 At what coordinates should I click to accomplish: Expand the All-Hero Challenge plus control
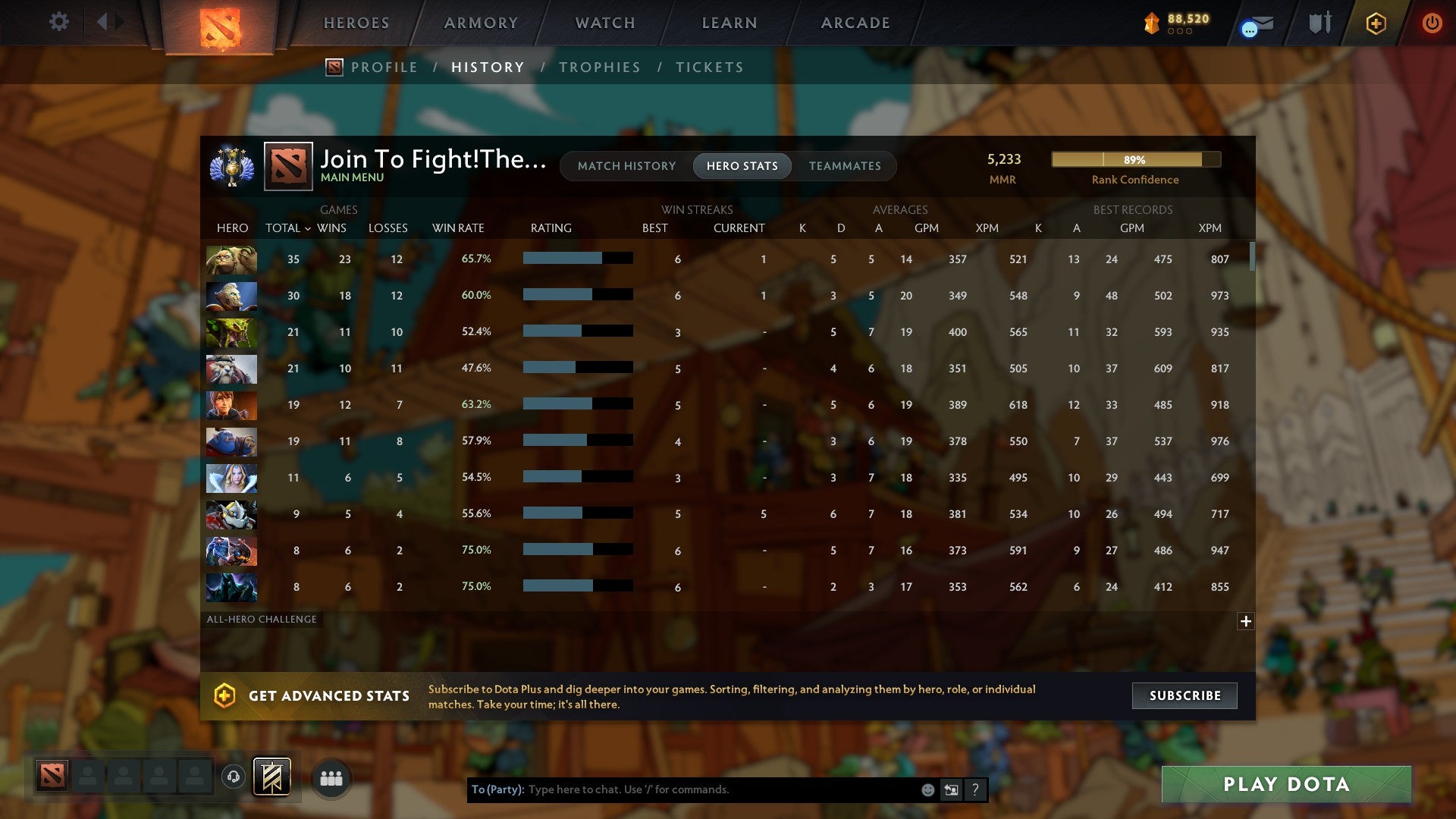click(x=1246, y=621)
